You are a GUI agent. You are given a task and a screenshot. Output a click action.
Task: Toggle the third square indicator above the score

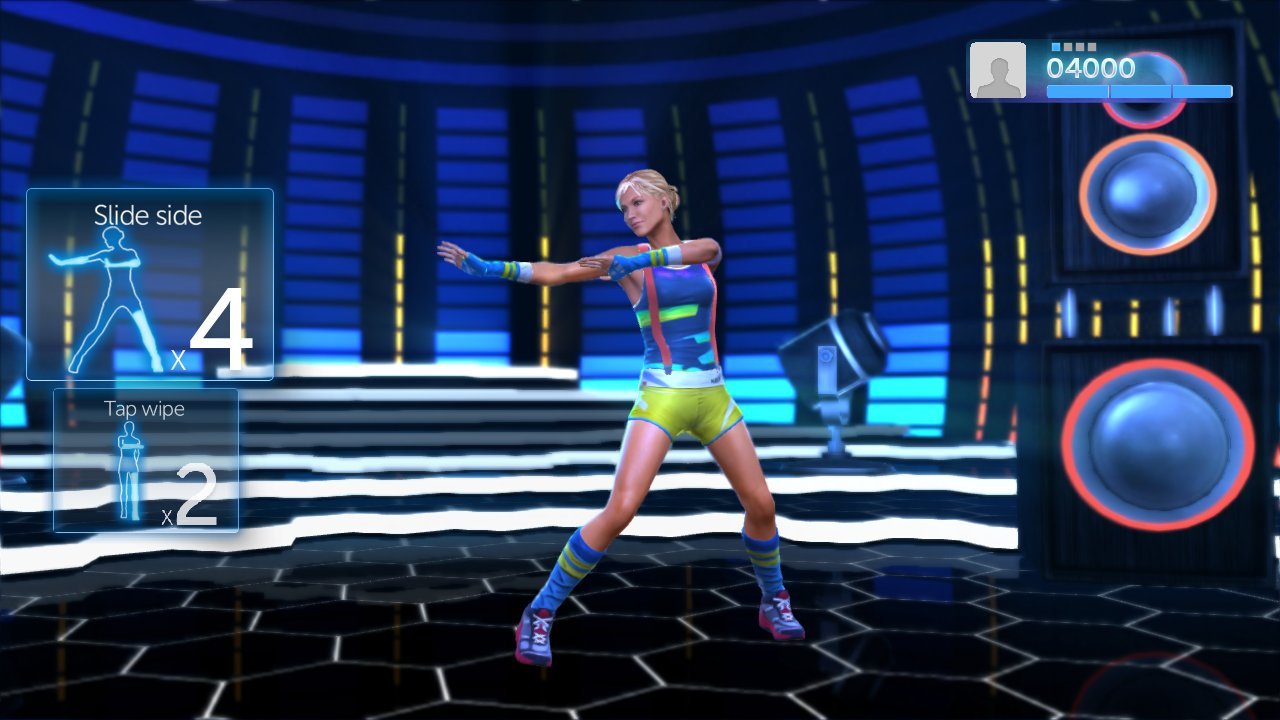pyautogui.click(x=1080, y=46)
